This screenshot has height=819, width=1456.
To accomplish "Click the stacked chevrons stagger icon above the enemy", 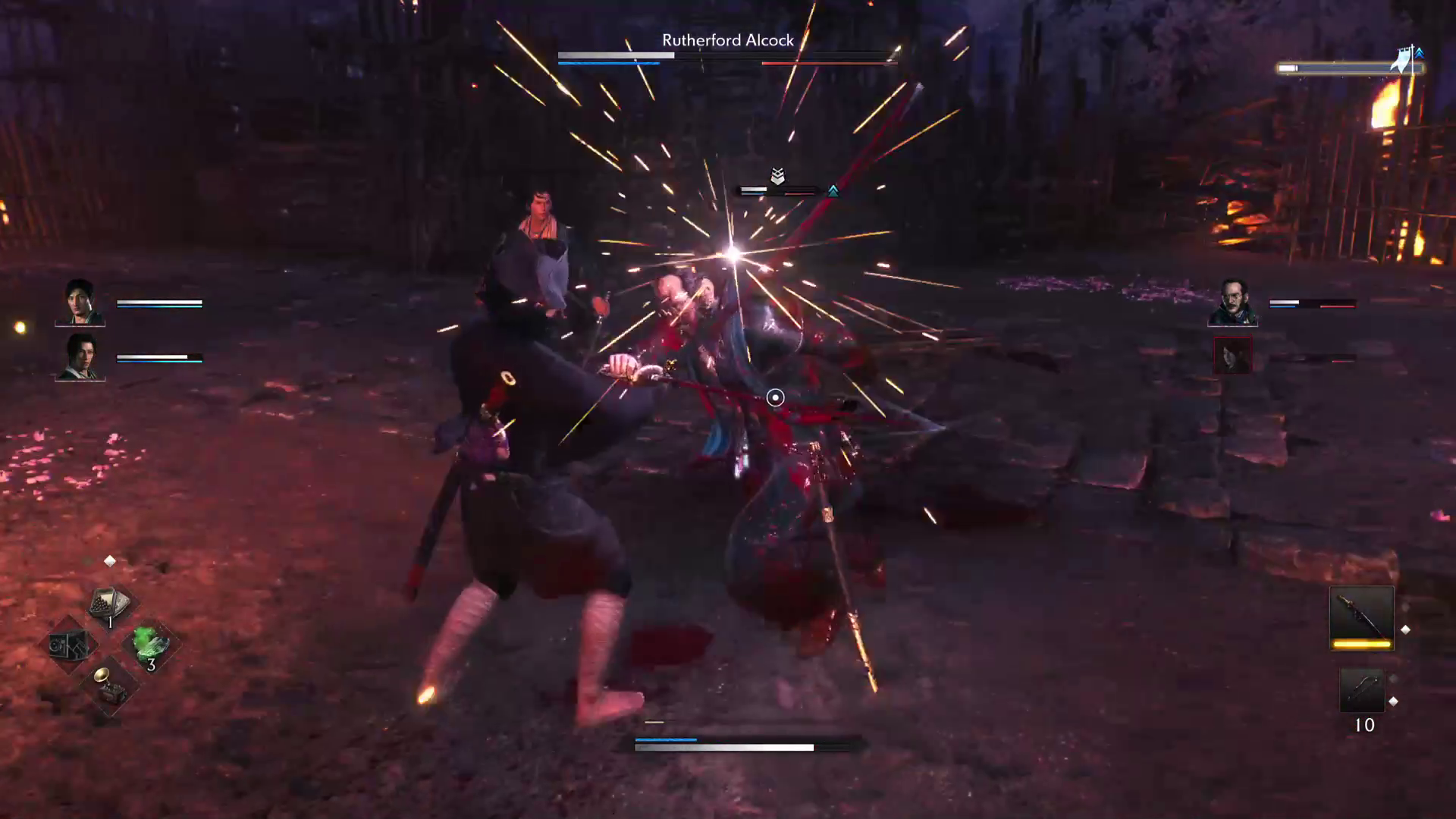I will point(777,177).
